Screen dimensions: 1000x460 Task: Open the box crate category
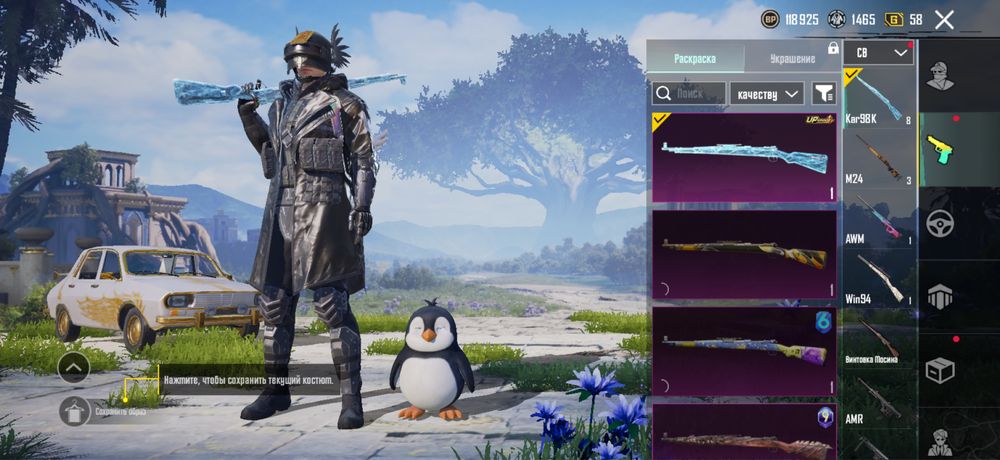(x=940, y=371)
